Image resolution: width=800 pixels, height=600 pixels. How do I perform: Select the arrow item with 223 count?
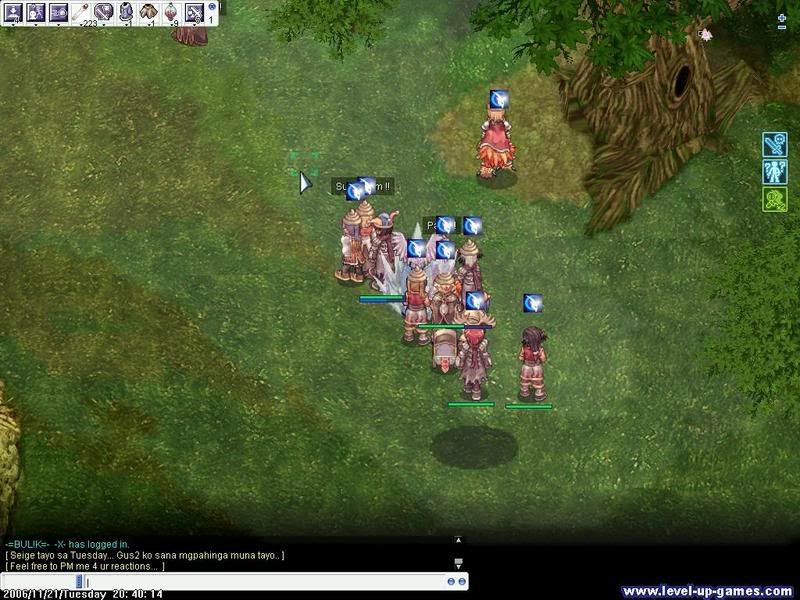click(81, 12)
